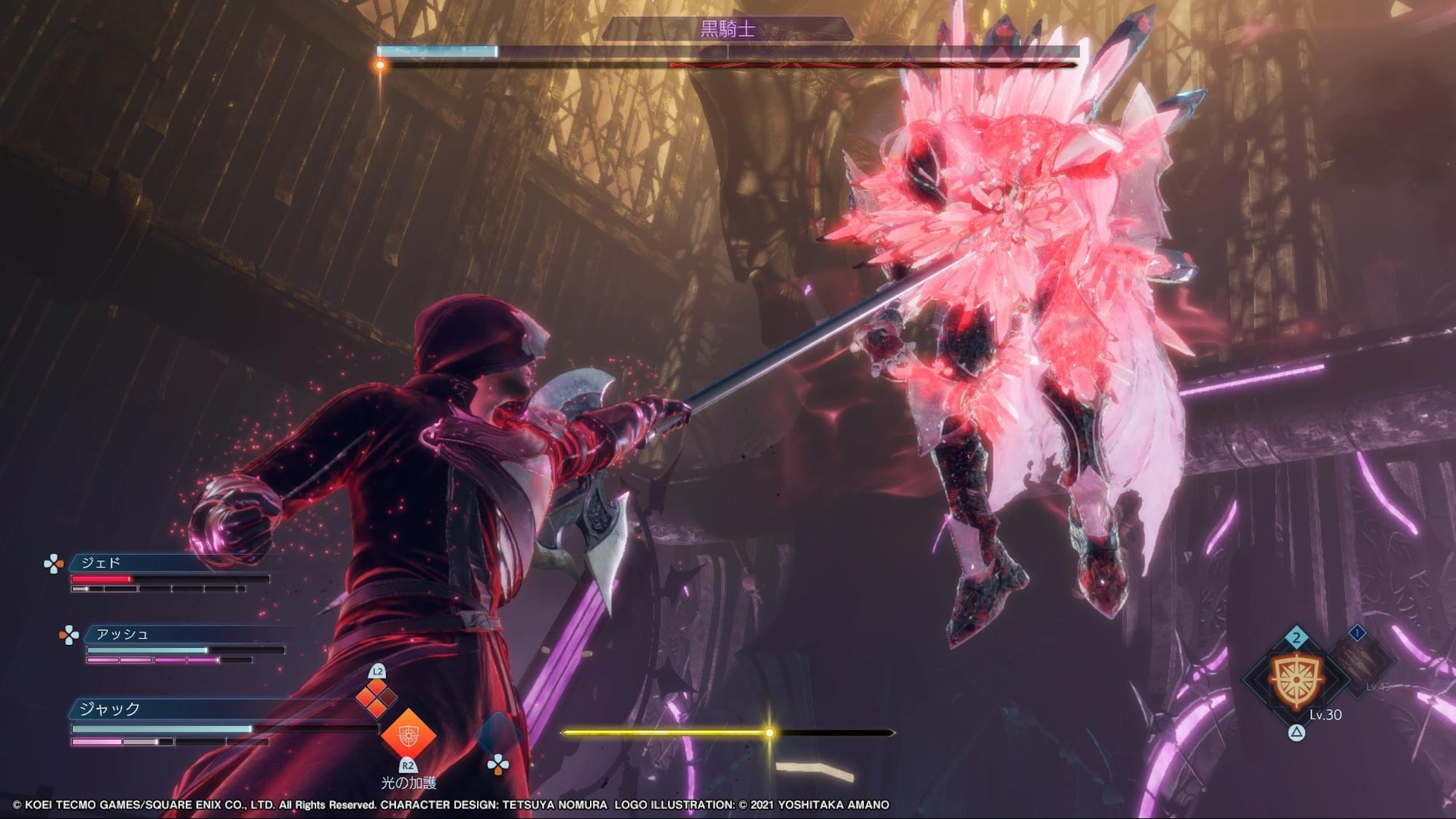The height and width of the screenshot is (819, 1456).
Task: Click the 黒騎士 boss name label
Action: pos(727,29)
